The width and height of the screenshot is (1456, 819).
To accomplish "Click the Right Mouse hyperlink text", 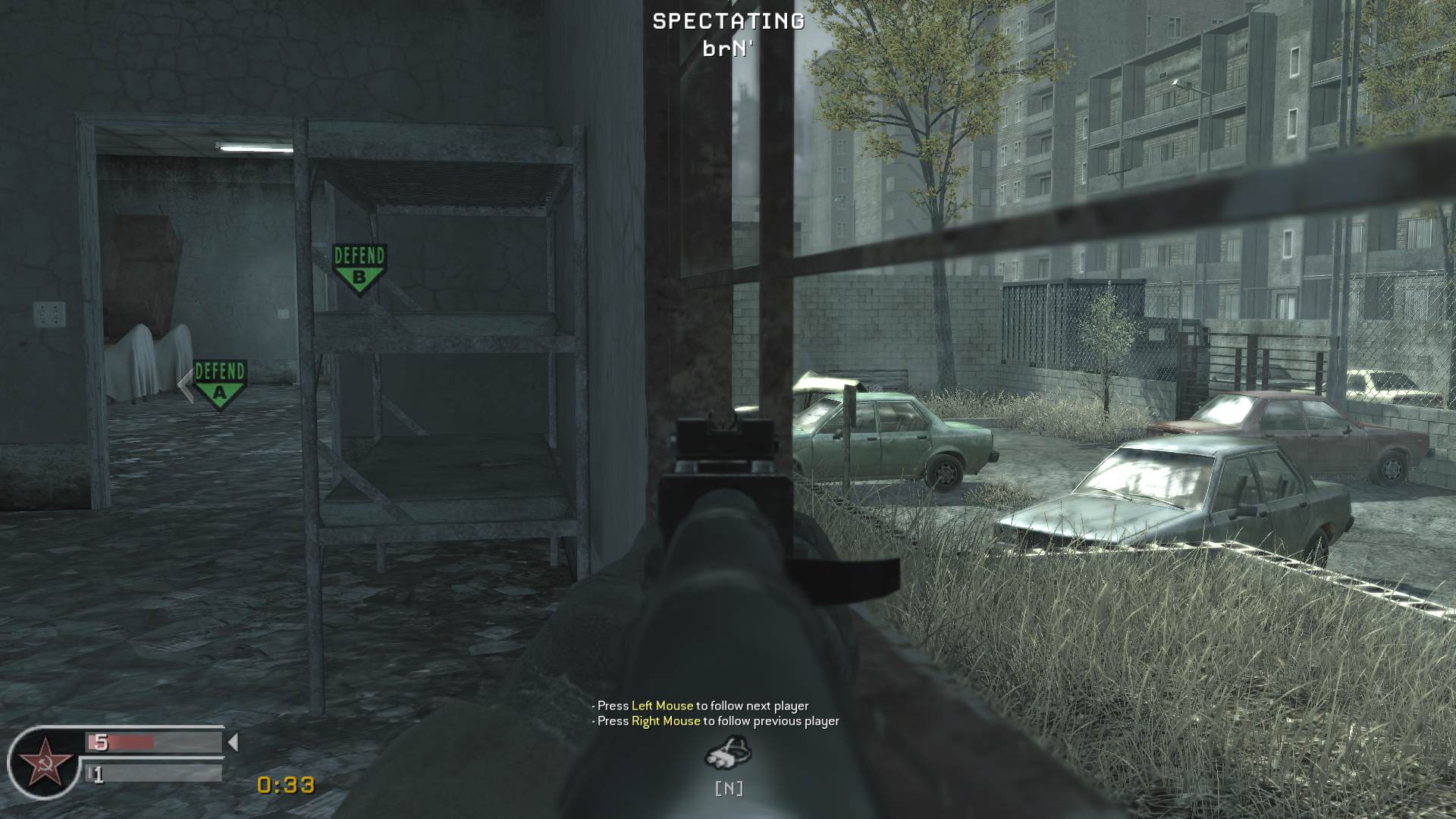I will (665, 722).
